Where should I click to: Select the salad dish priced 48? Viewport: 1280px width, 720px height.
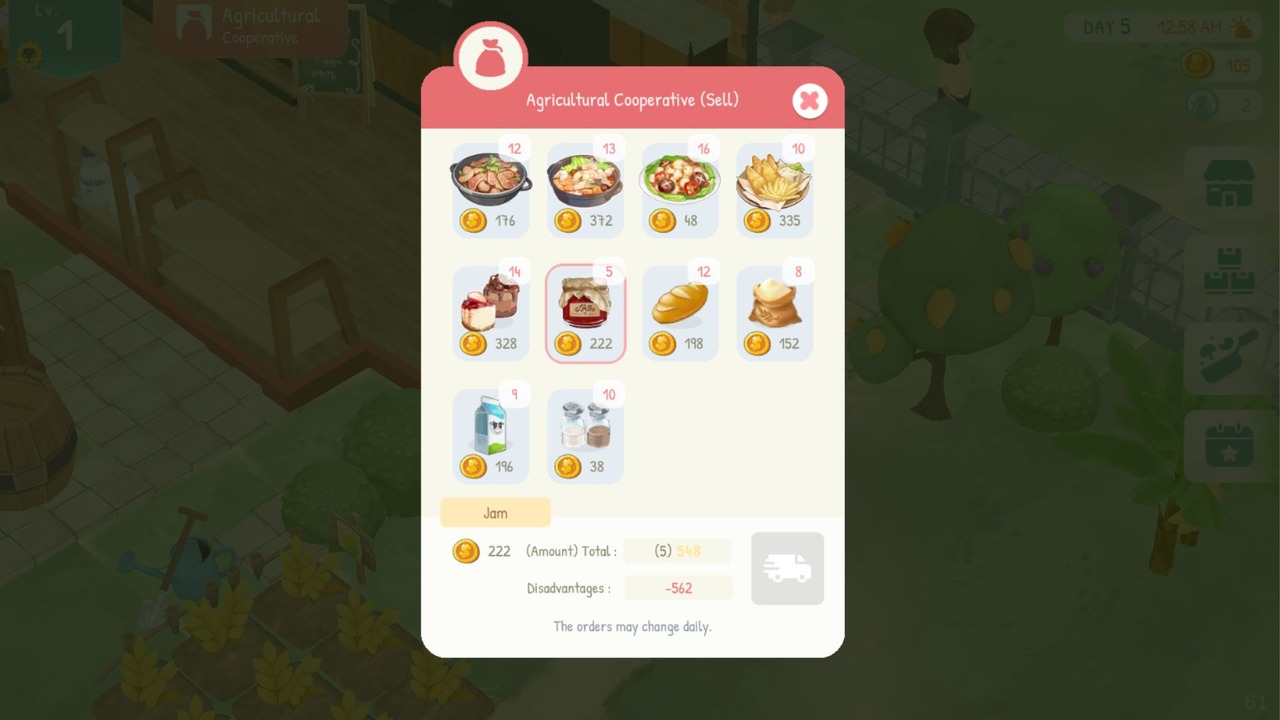(680, 188)
